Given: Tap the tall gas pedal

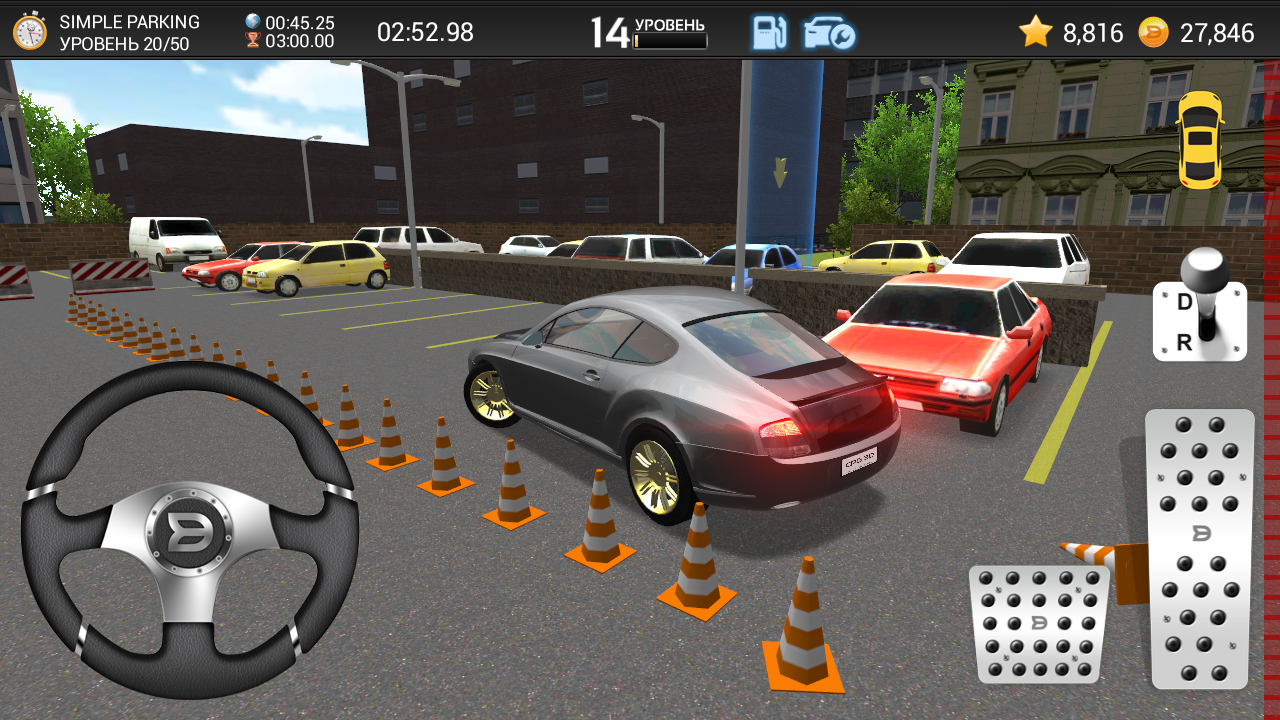Looking at the screenshot, I should (1200, 548).
